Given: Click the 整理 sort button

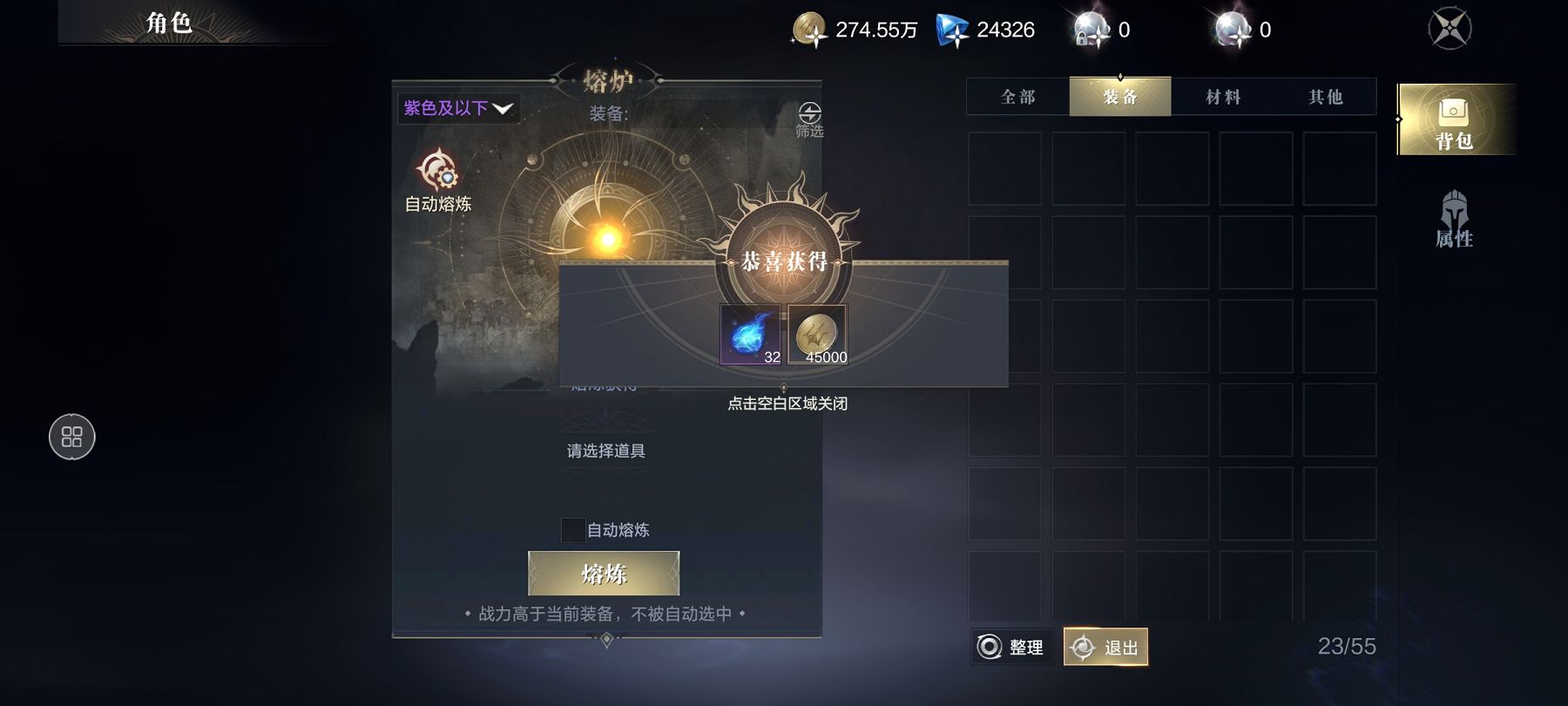Looking at the screenshot, I should click(1012, 647).
